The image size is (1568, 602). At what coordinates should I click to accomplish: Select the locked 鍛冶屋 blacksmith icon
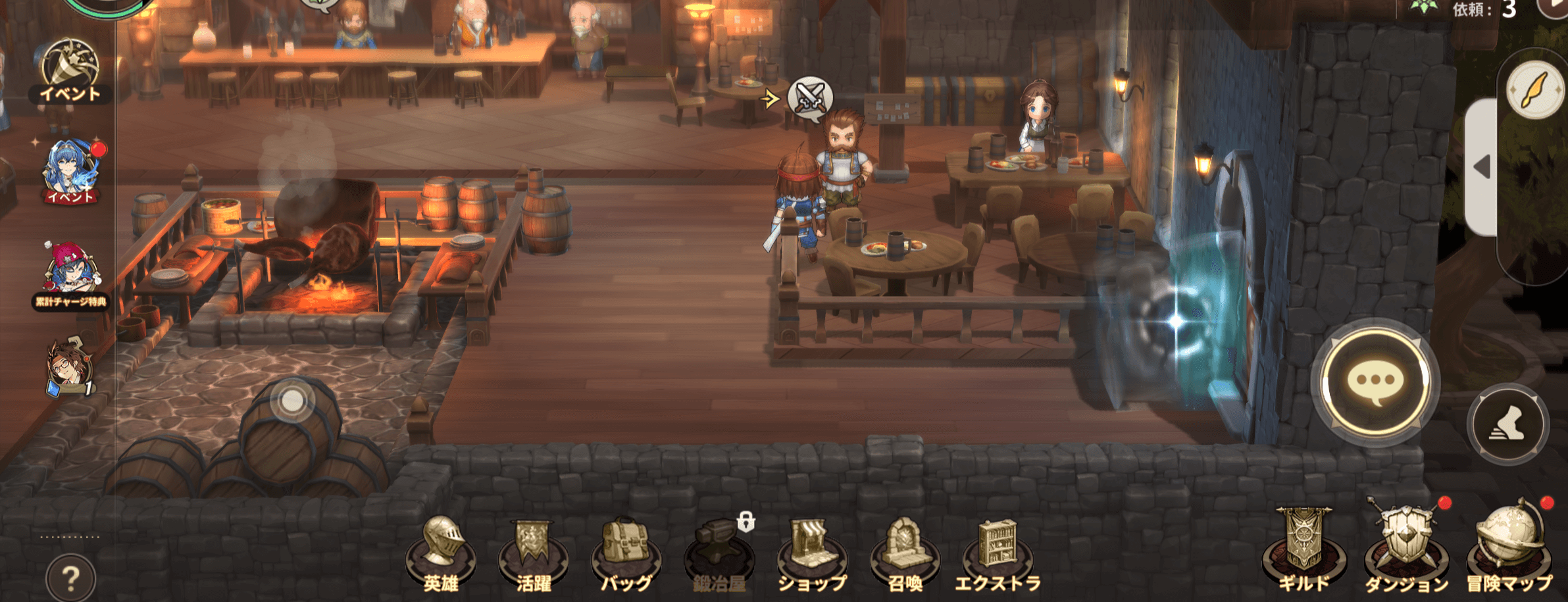point(719,554)
